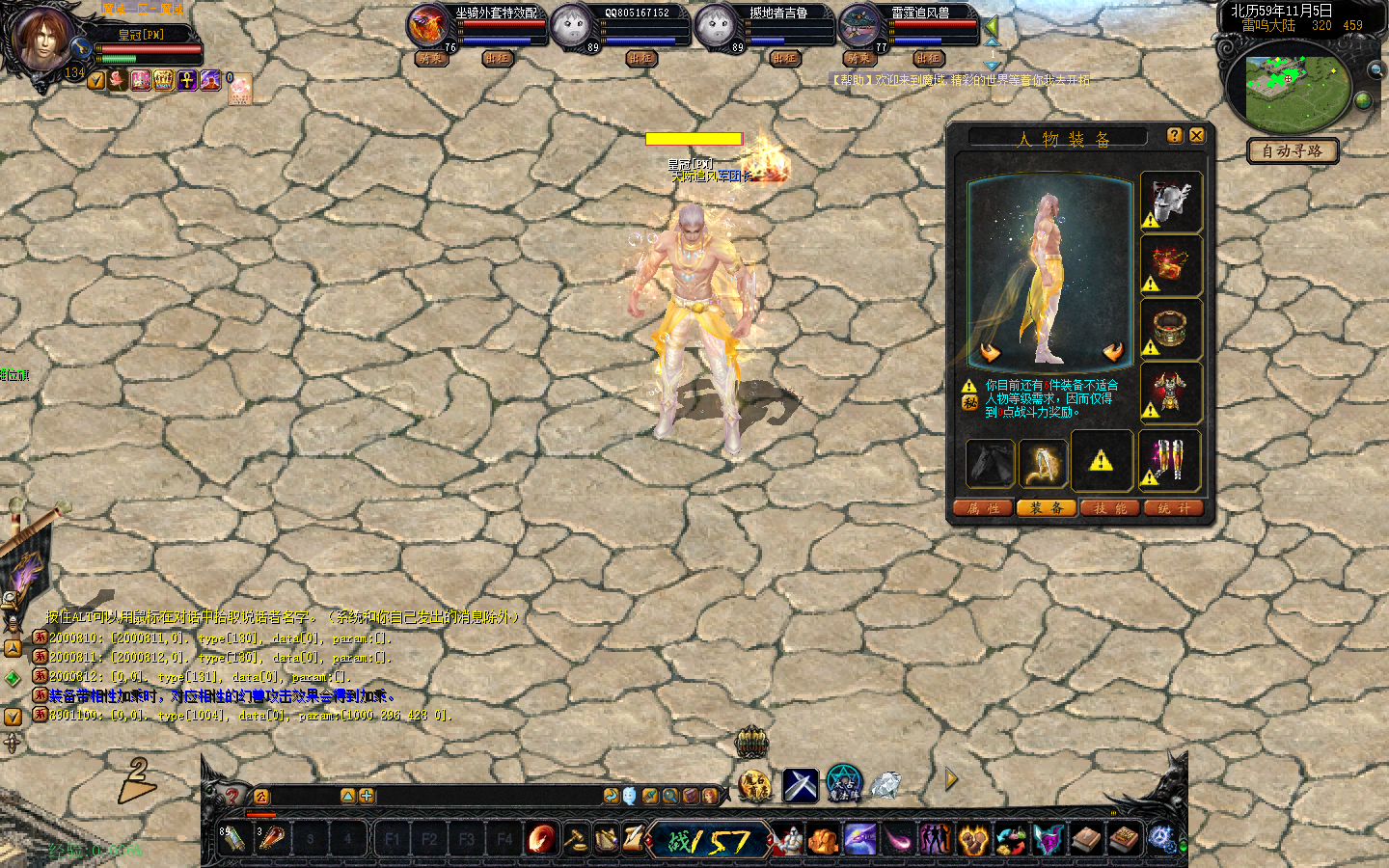Click 骑乘 for mount 坐骑外套特效配
Image resolution: width=1389 pixels, height=868 pixels.
[x=430, y=59]
